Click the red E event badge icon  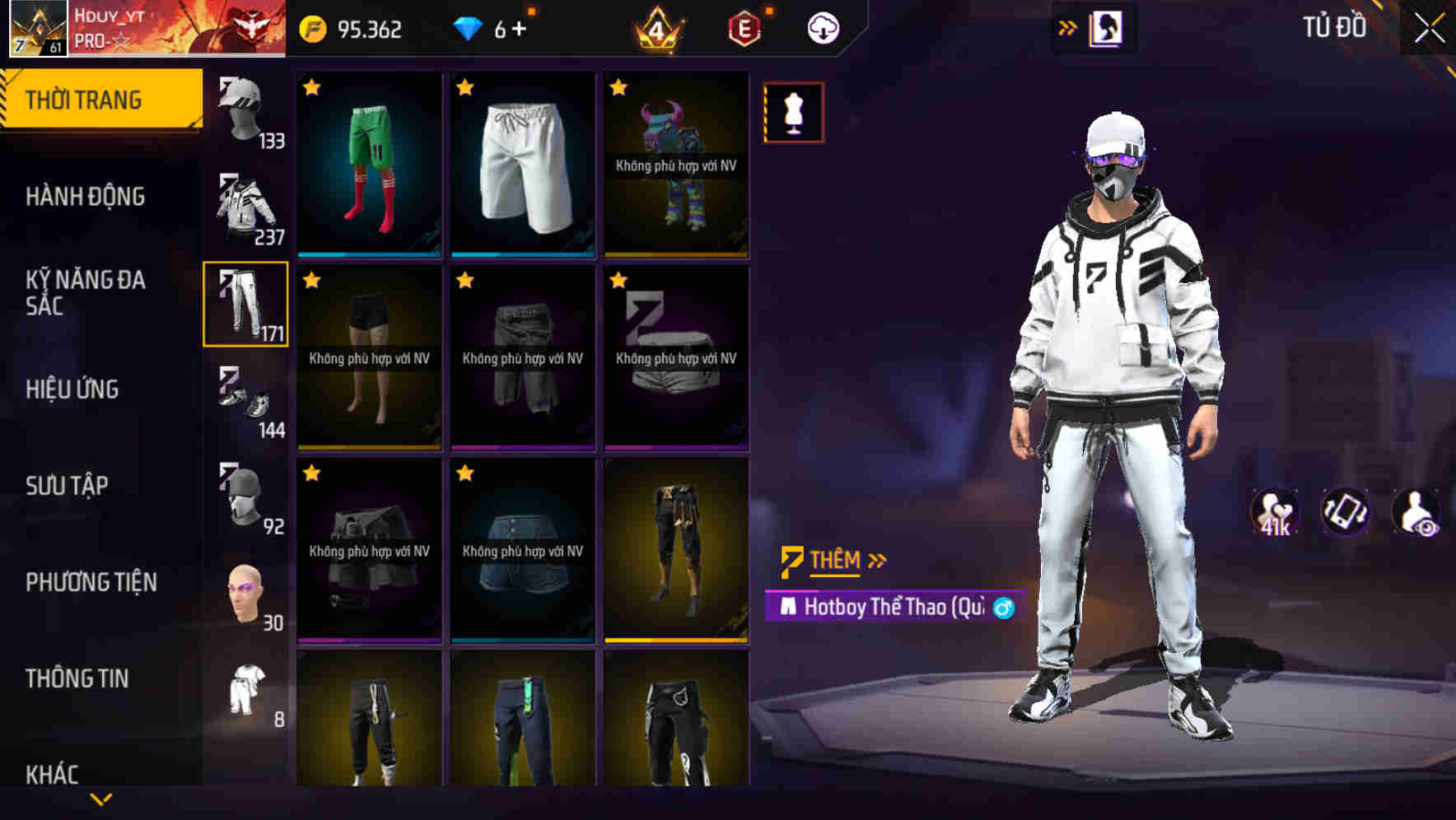742,27
